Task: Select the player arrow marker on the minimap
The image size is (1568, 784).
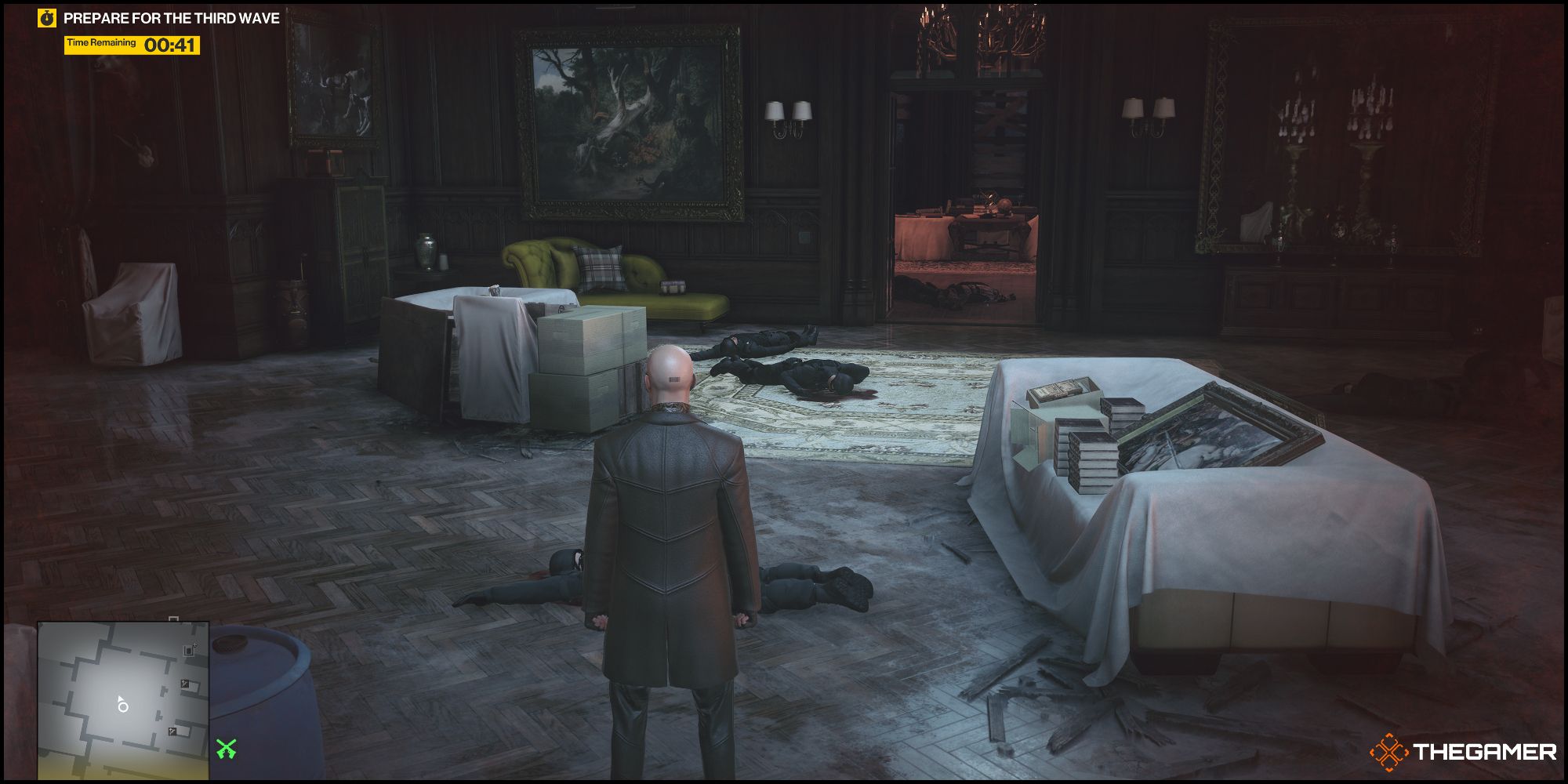Action: (120, 700)
